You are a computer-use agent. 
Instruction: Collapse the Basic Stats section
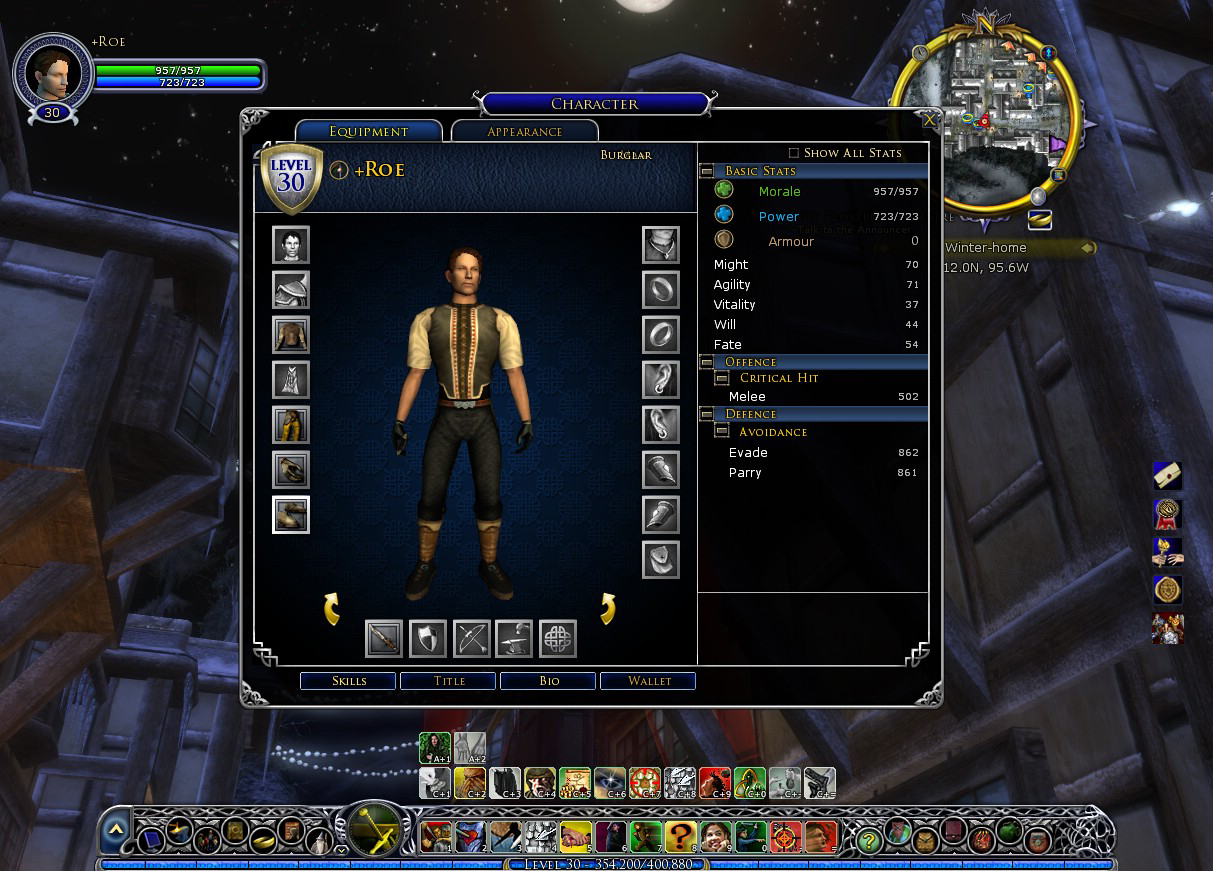707,171
